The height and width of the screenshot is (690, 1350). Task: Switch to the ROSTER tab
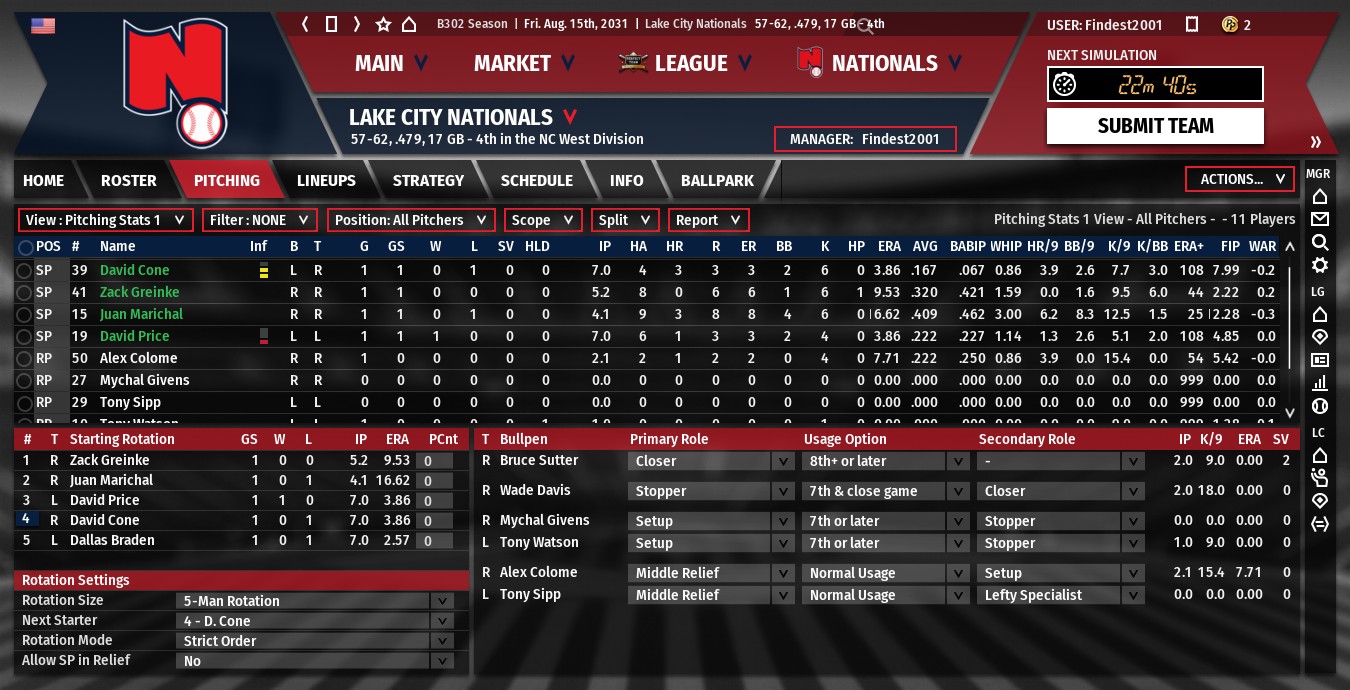[128, 181]
